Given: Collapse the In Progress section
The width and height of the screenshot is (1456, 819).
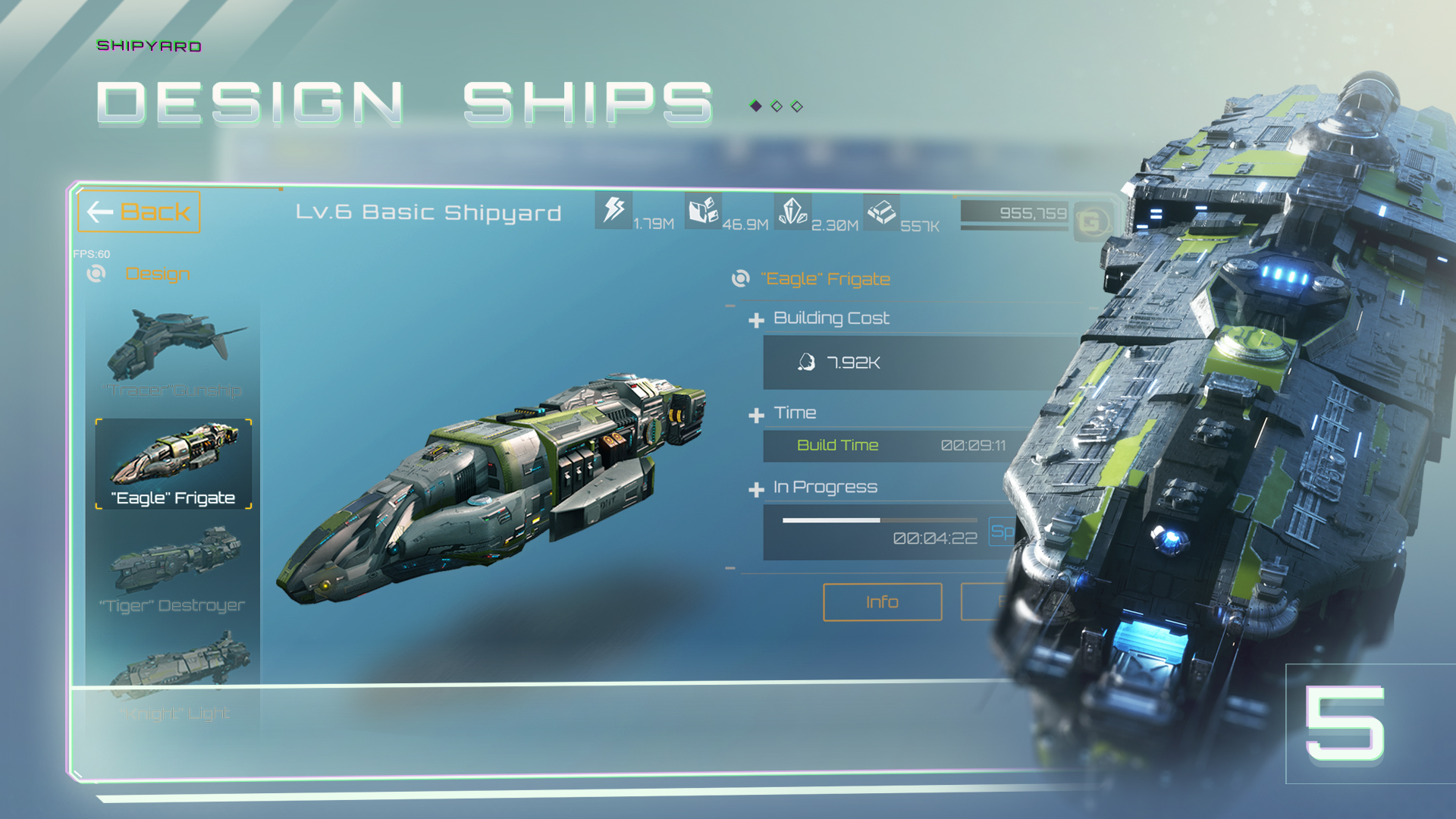Looking at the screenshot, I should click(x=755, y=487).
